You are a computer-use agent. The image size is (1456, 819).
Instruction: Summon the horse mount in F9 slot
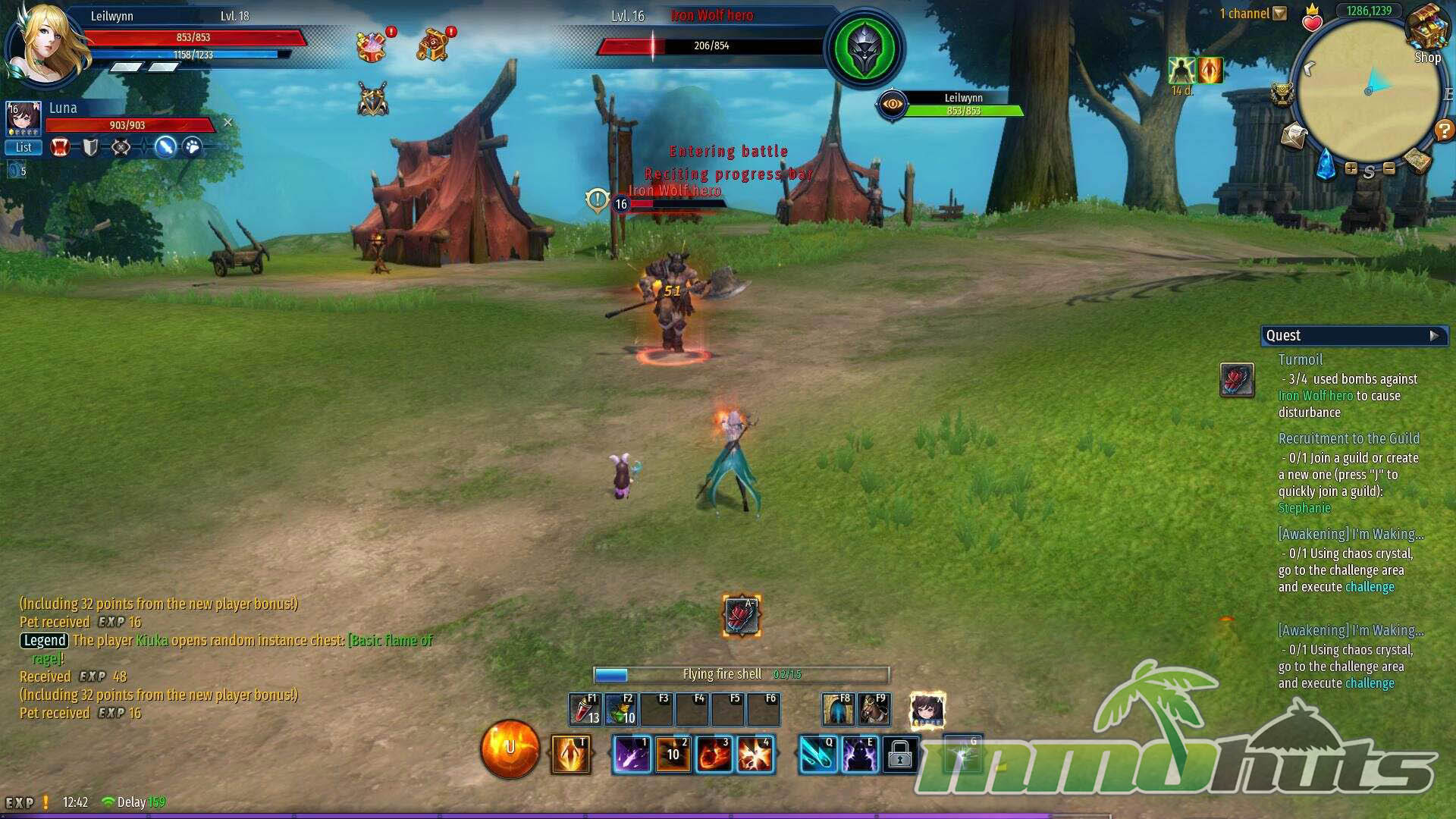coord(874,710)
